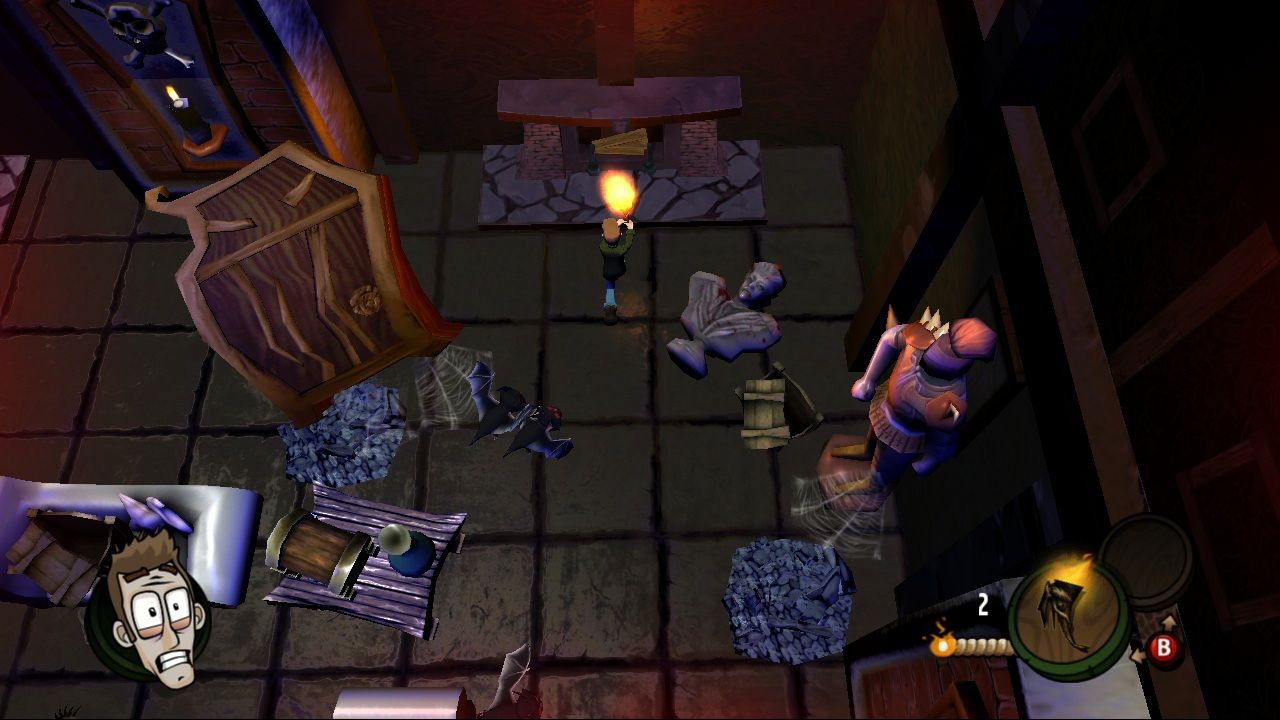Image resolution: width=1280 pixels, height=720 pixels.
Task: Click the item count number next to the inventory slot
Action: point(982,604)
